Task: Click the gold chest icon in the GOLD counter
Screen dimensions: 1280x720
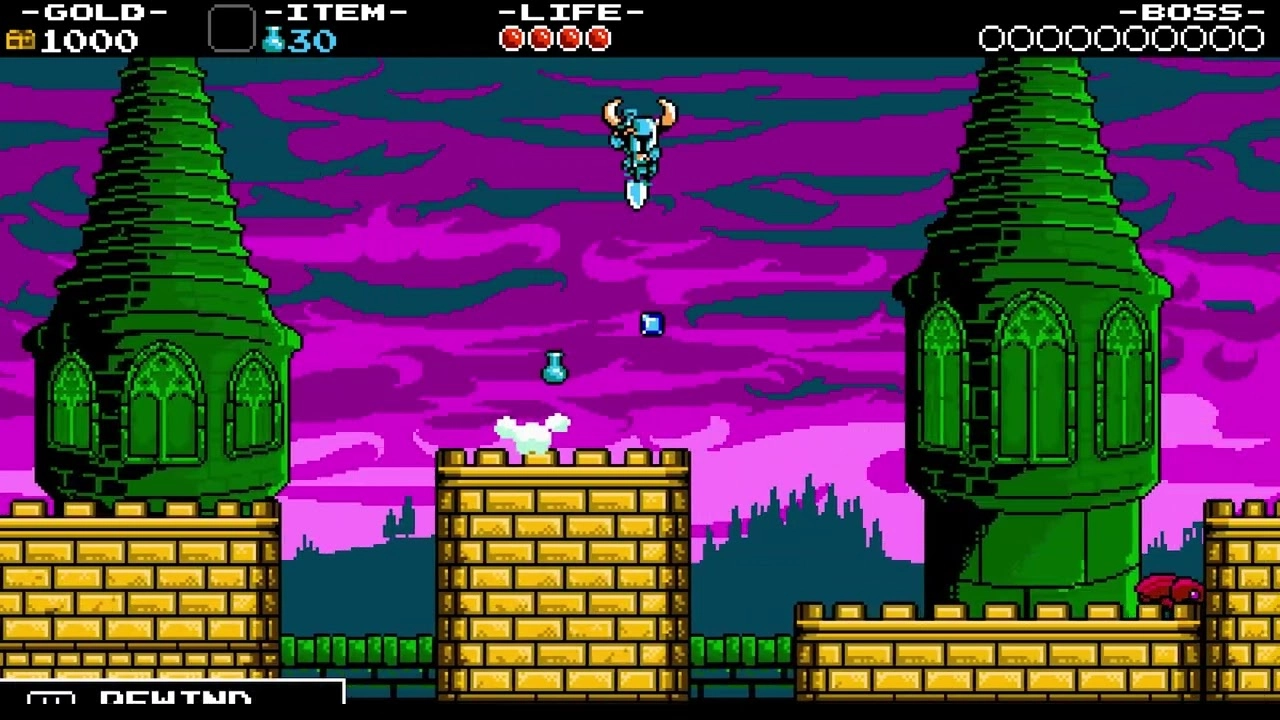Action: 18,40
